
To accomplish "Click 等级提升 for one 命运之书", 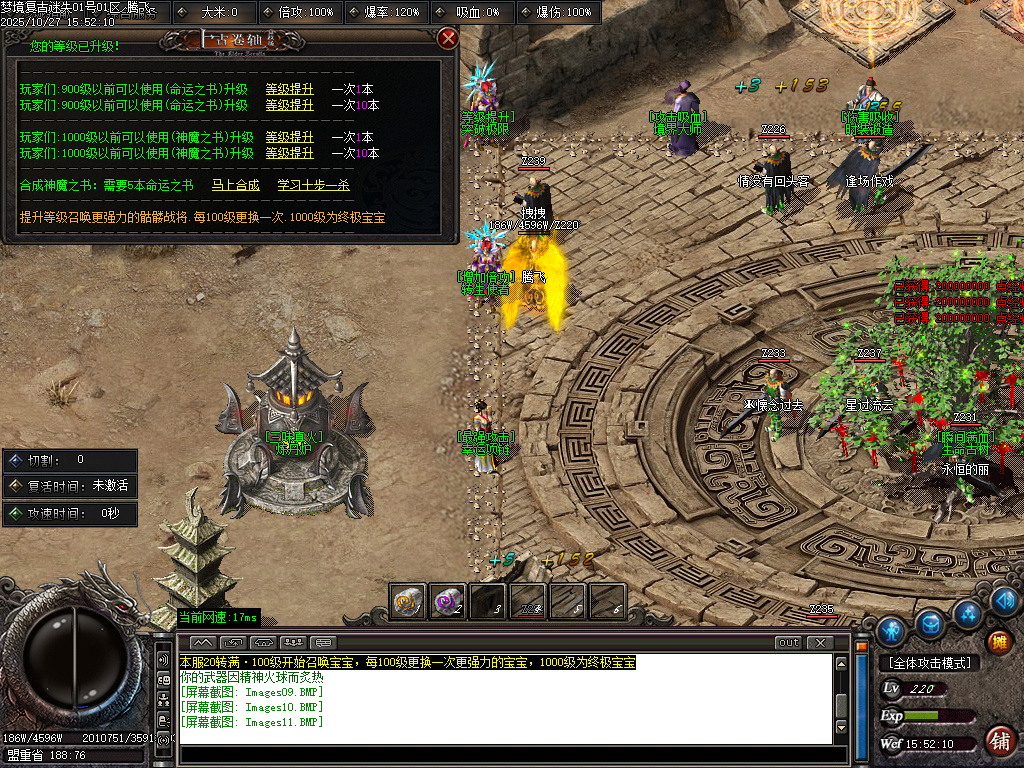I will click(x=289, y=89).
